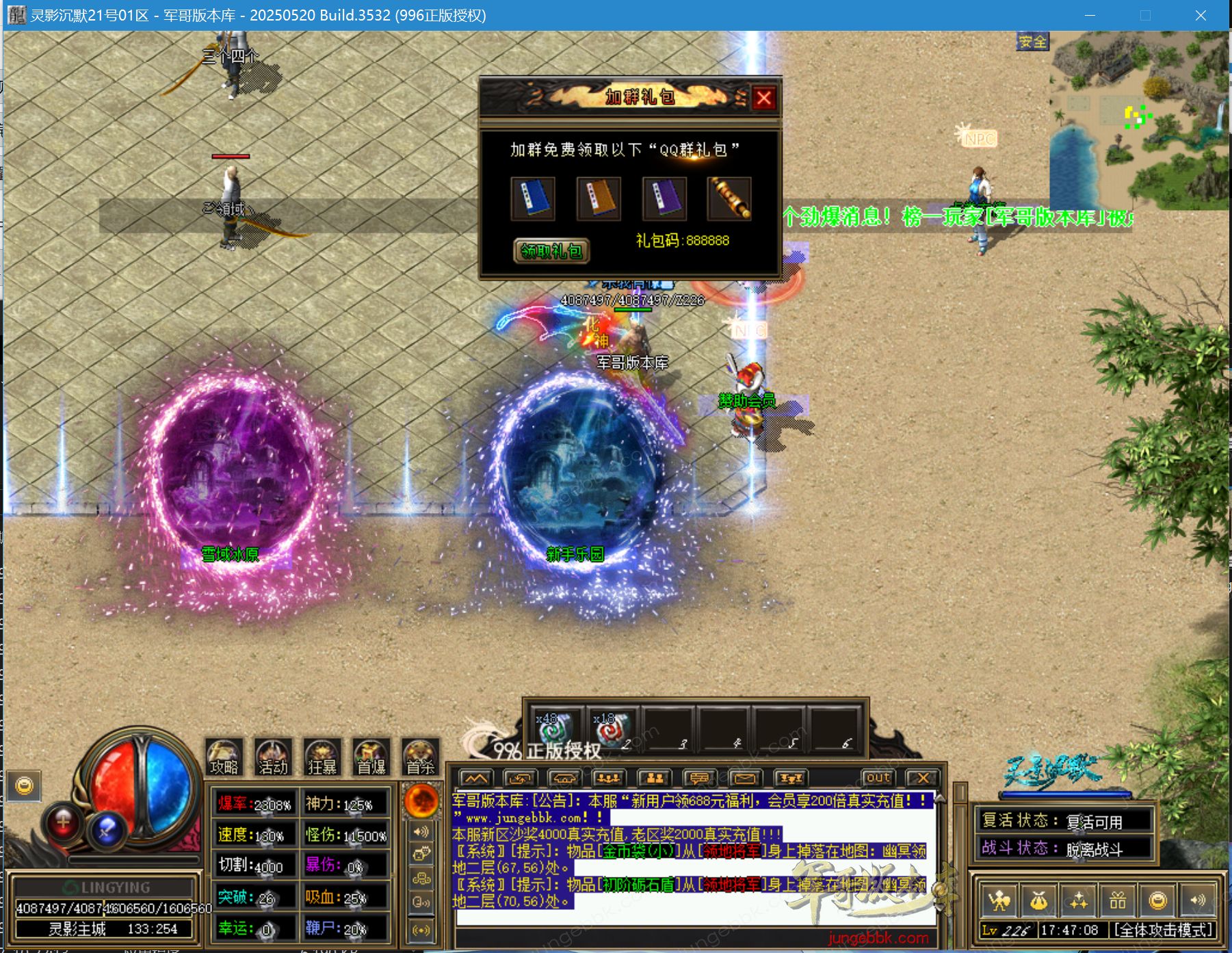Screen dimensions: 1232x953
Task: Select the blue gift pack item thumbnail
Action: (x=534, y=199)
